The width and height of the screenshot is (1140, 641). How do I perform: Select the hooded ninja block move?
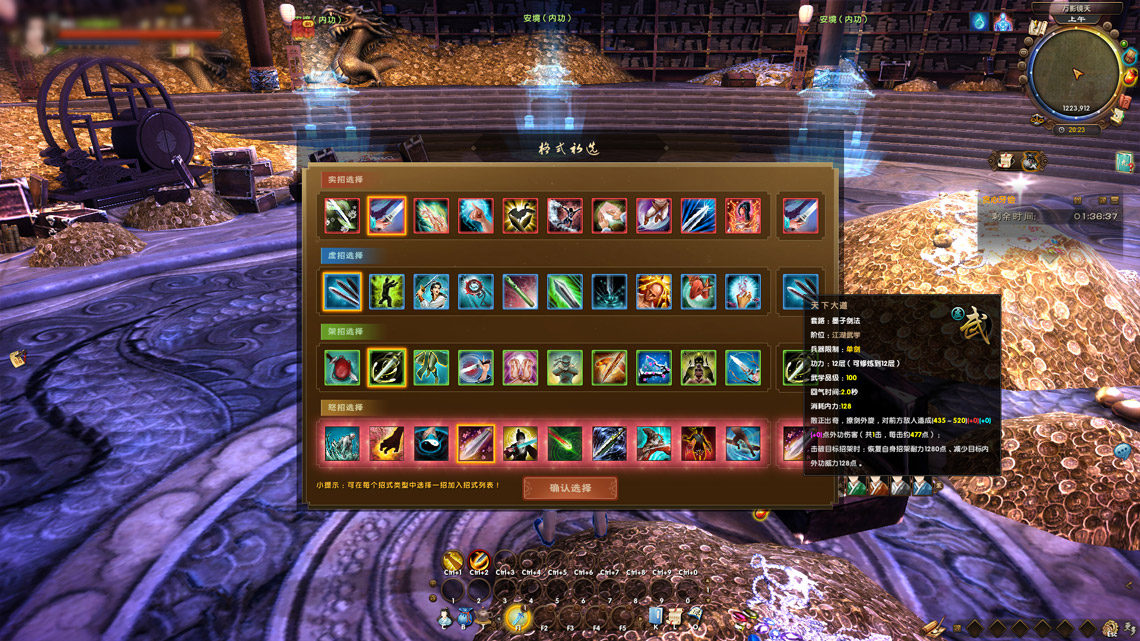[564, 368]
